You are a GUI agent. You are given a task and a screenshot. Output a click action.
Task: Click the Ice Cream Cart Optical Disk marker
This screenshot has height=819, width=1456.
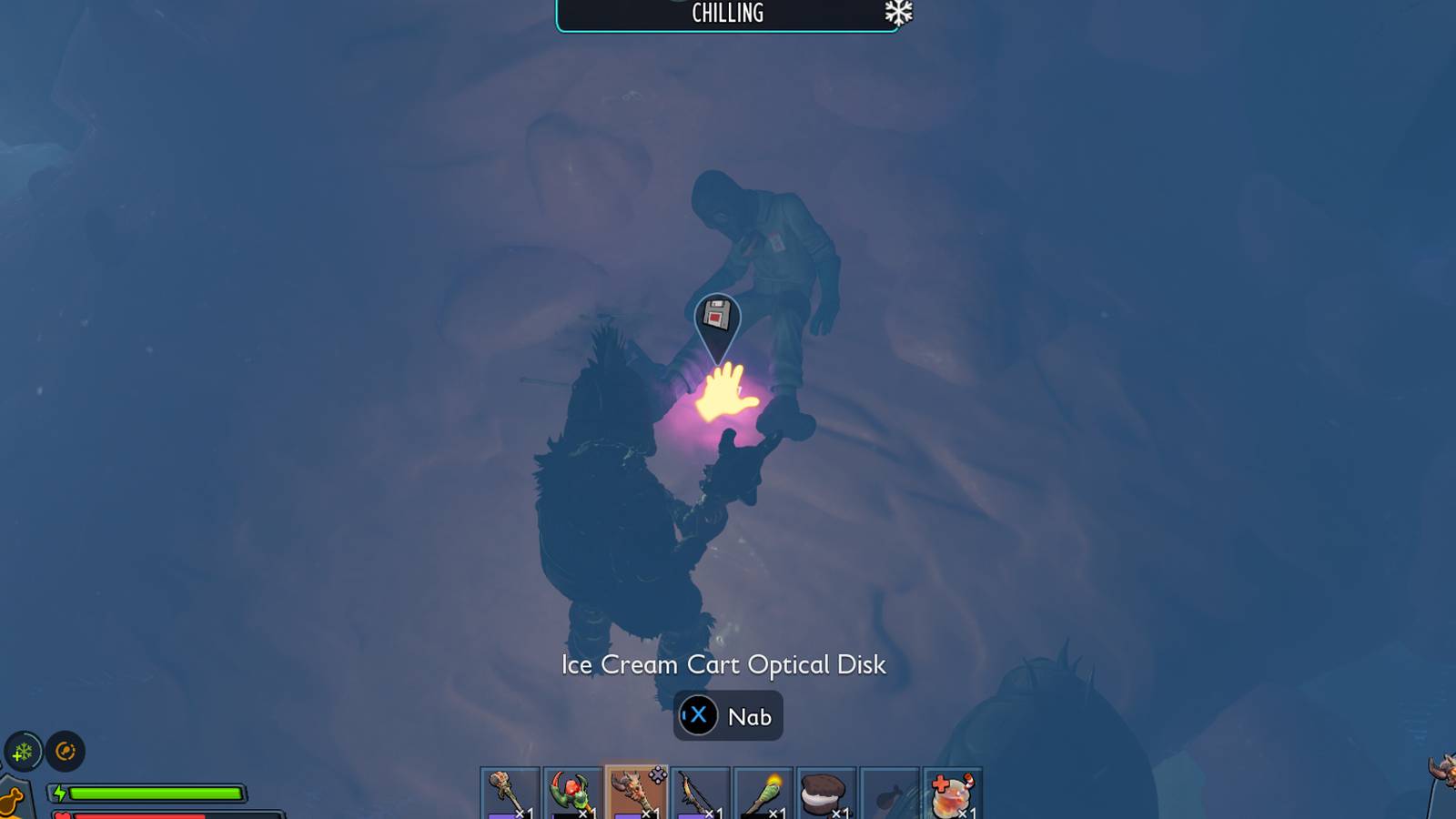(x=717, y=318)
